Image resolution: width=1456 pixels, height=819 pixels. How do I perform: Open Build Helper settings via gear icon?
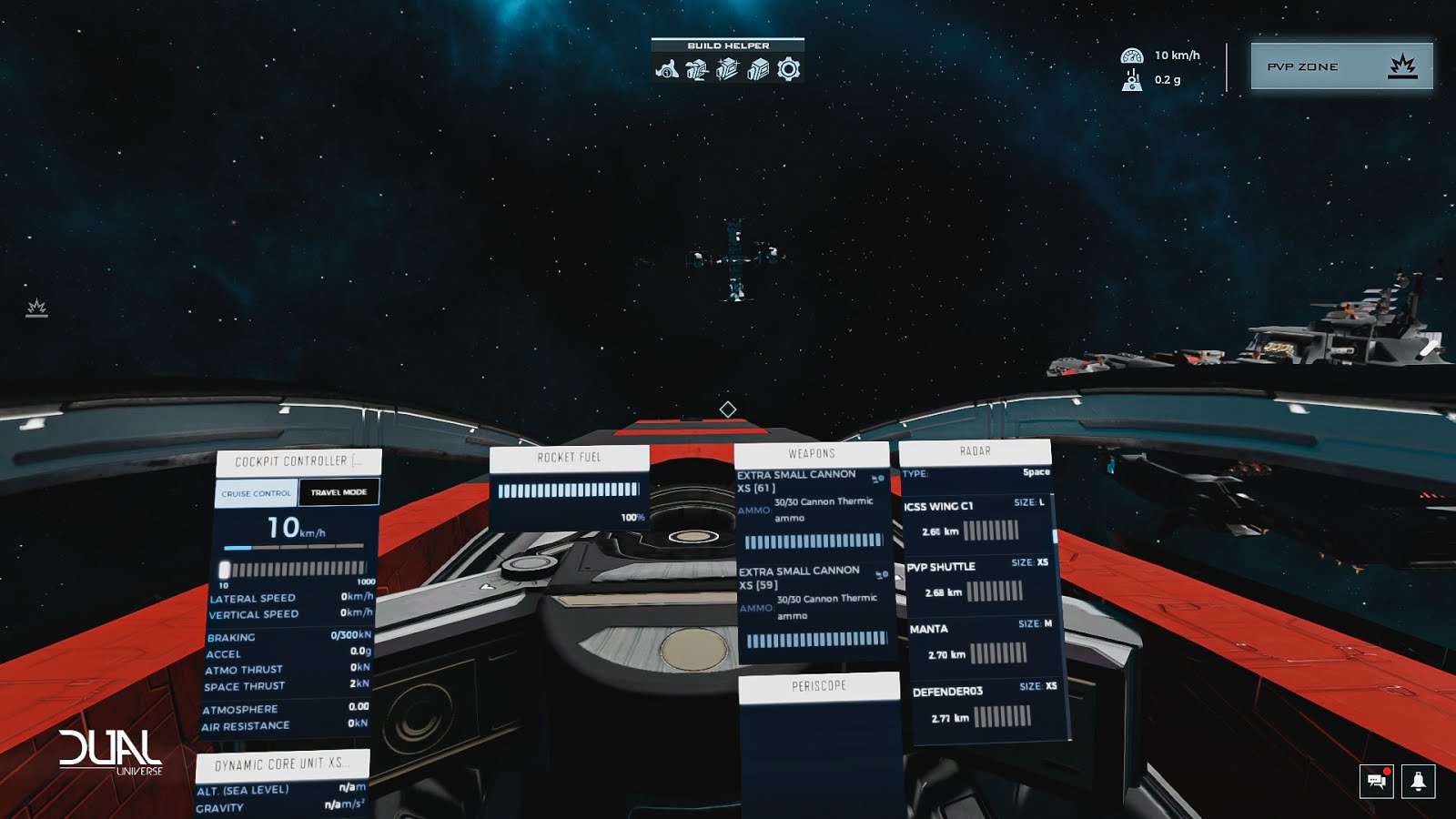point(790,69)
